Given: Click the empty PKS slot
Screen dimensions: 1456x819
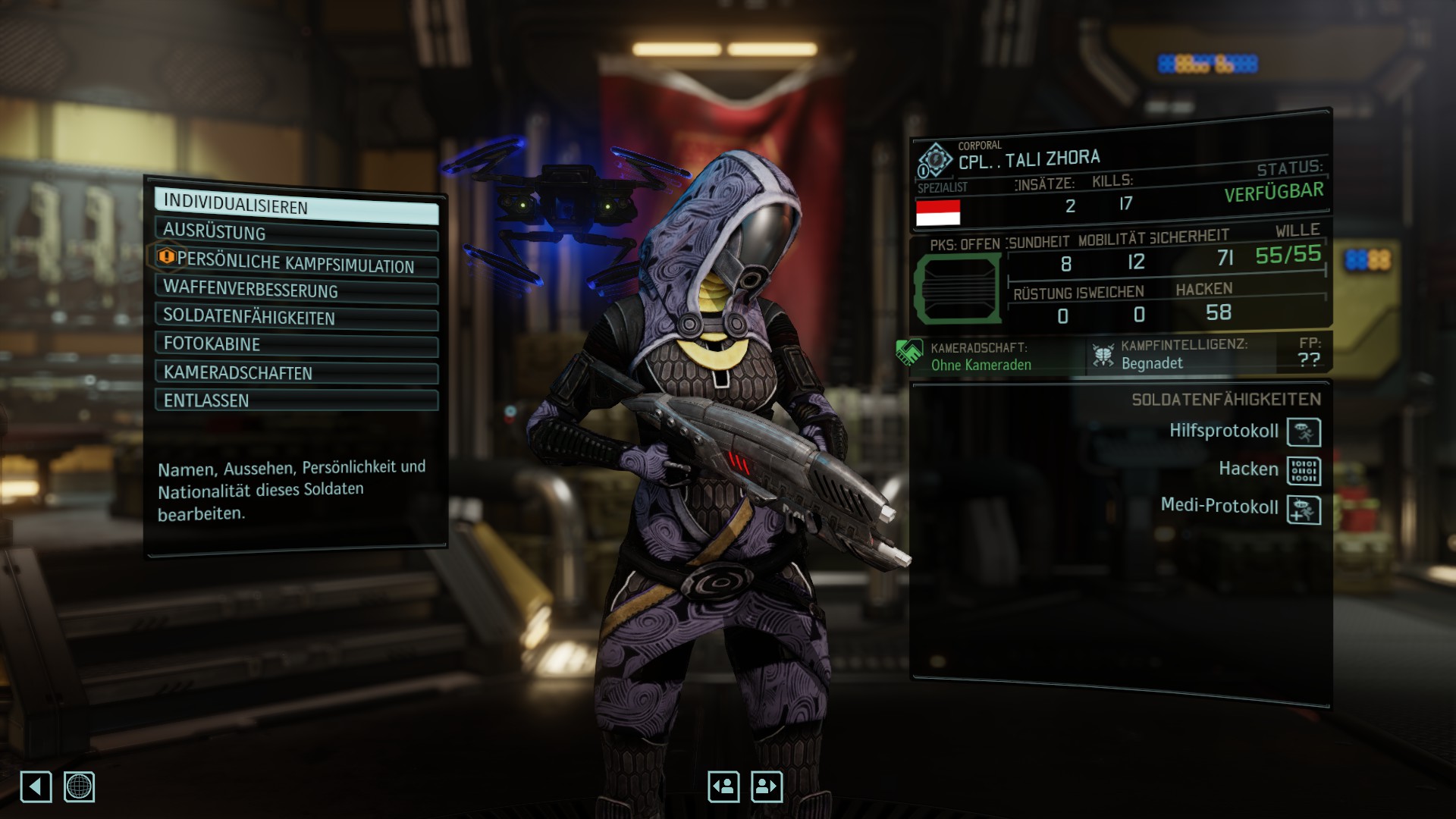Looking at the screenshot, I should pos(958,288).
